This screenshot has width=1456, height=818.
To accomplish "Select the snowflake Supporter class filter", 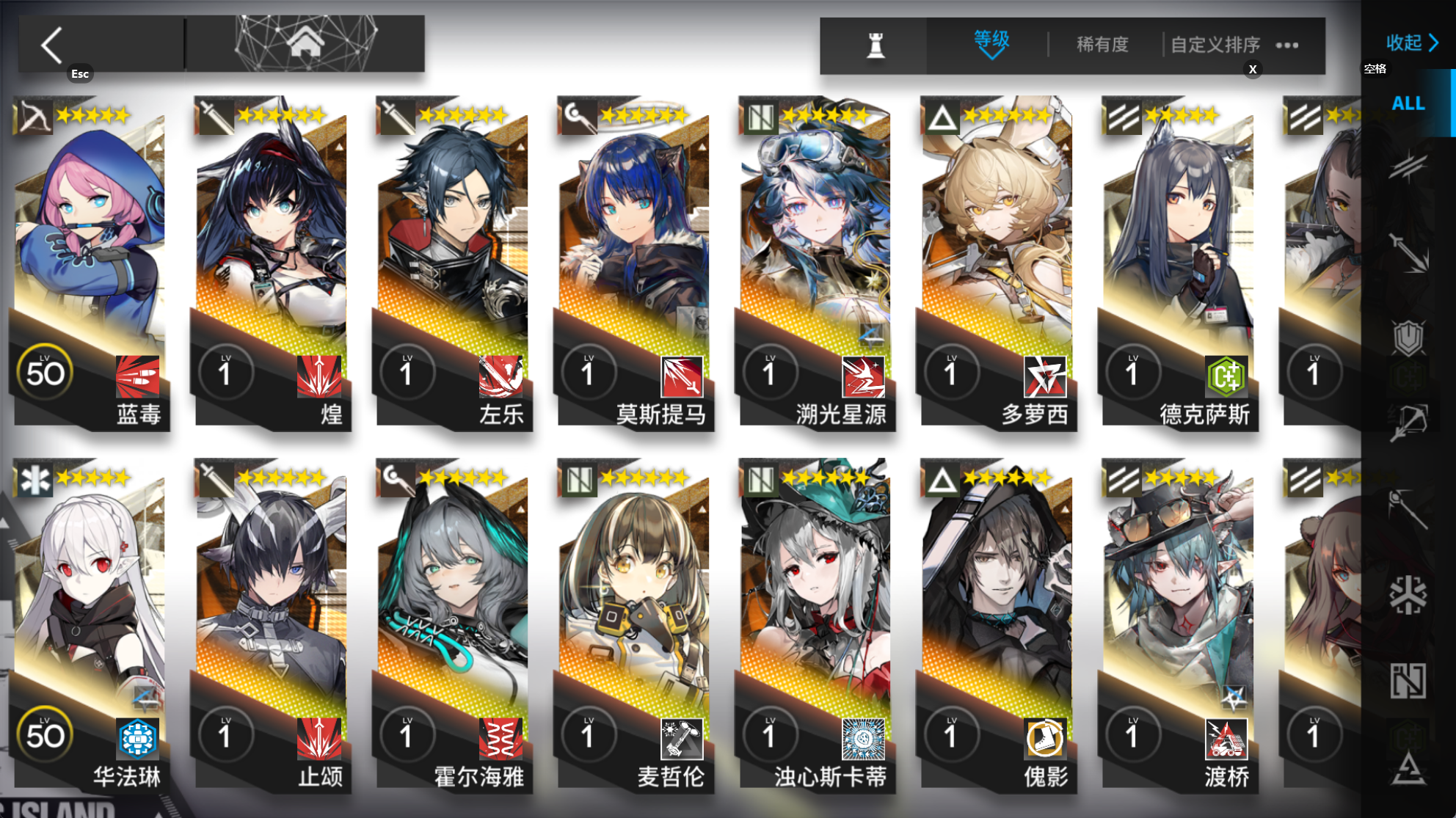I will click(1410, 596).
